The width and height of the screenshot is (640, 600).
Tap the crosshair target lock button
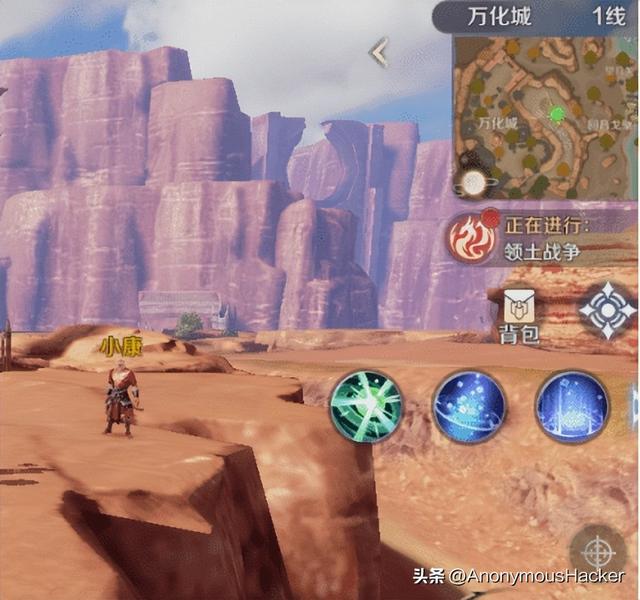[598, 551]
